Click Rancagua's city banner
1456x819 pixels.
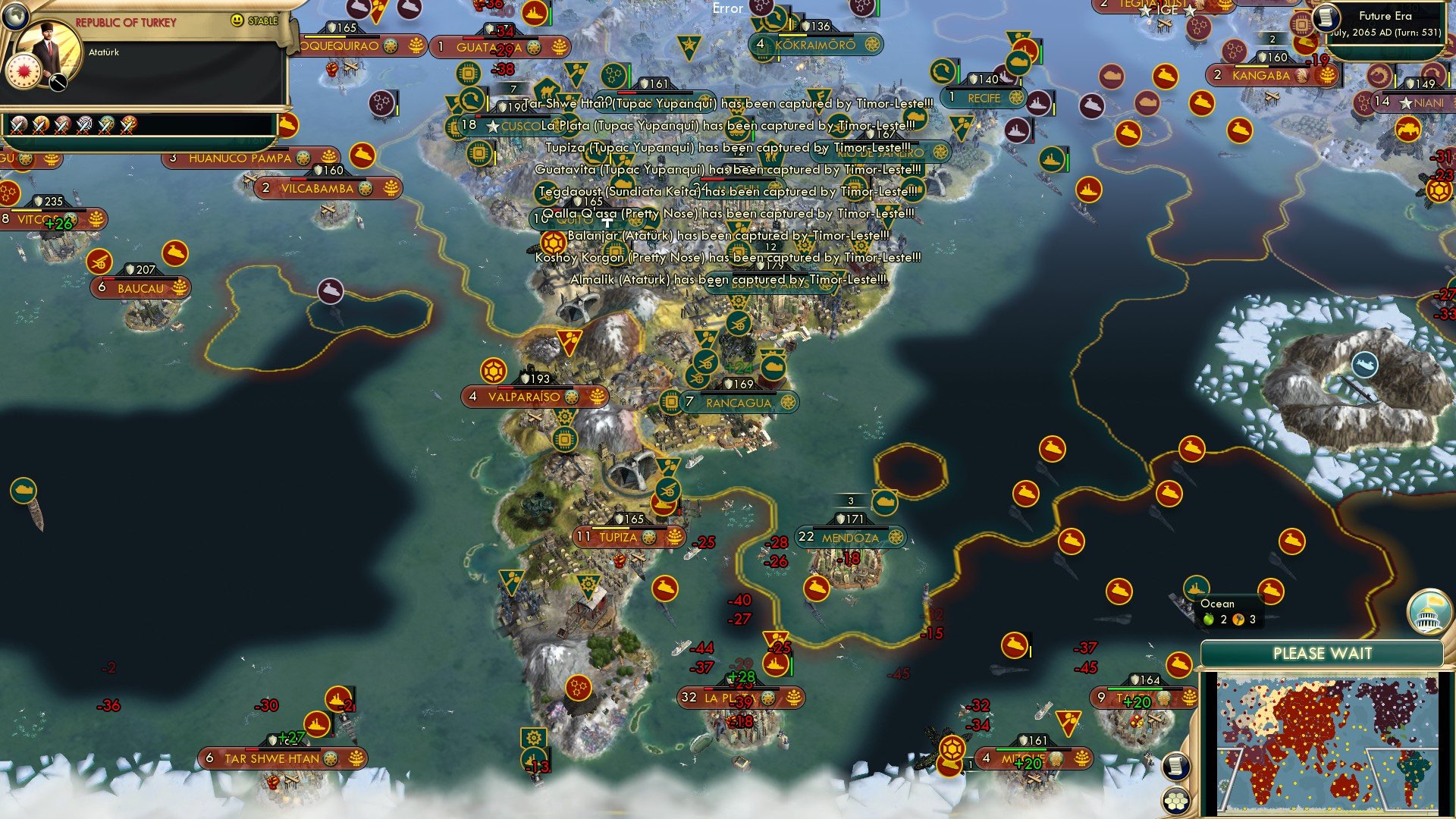tap(739, 403)
